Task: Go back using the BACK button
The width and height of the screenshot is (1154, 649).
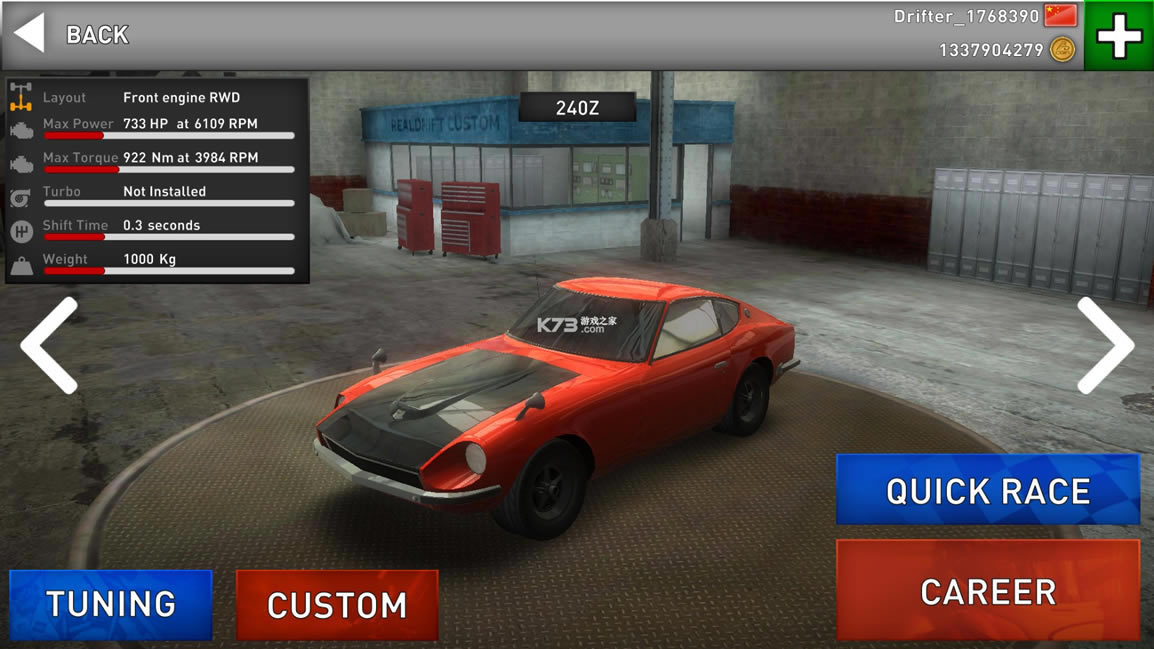Action: tap(72, 35)
